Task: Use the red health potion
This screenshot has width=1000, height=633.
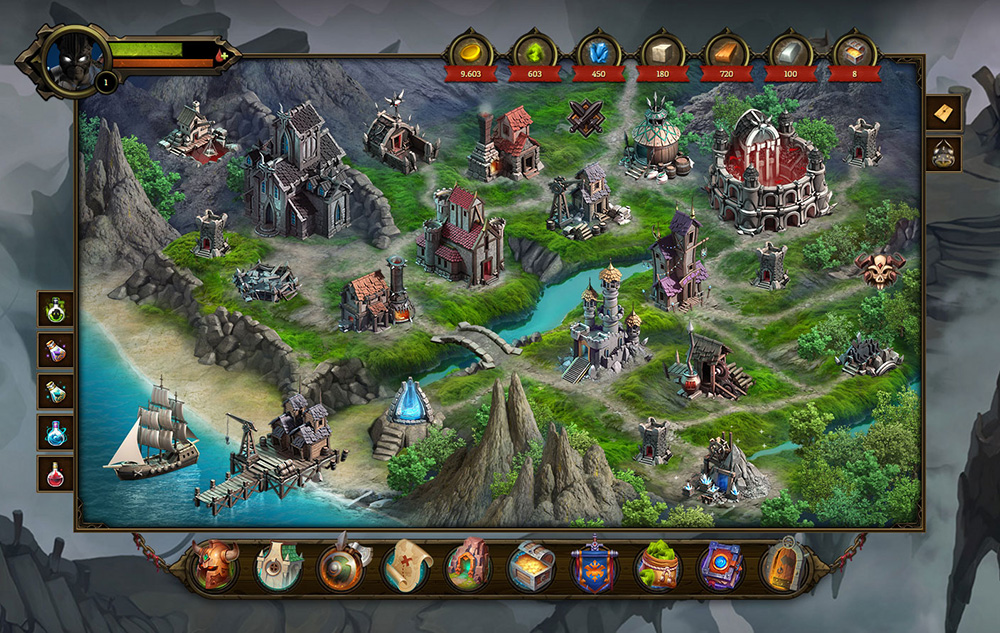Action: click(x=56, y=474)
